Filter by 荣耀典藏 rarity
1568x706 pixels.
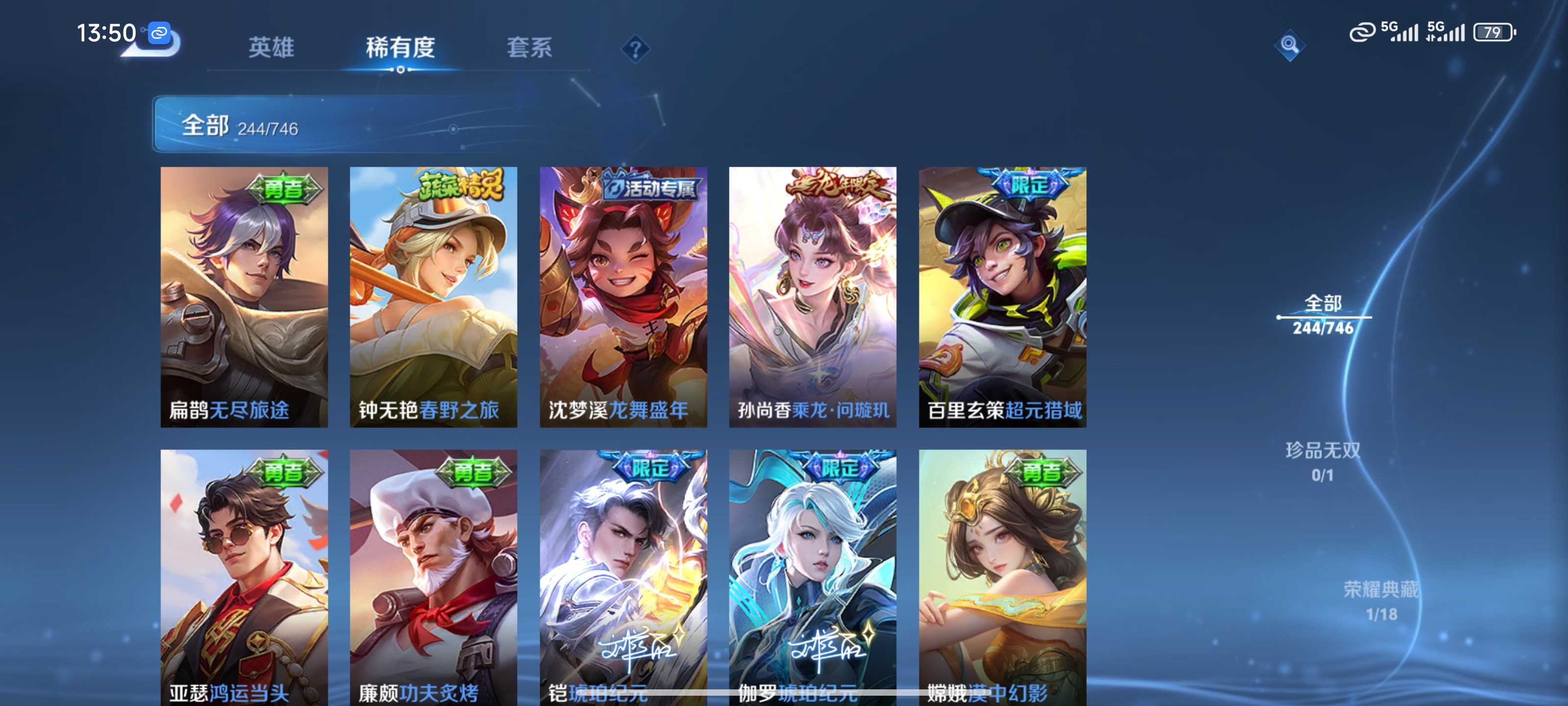point(1380,601)
